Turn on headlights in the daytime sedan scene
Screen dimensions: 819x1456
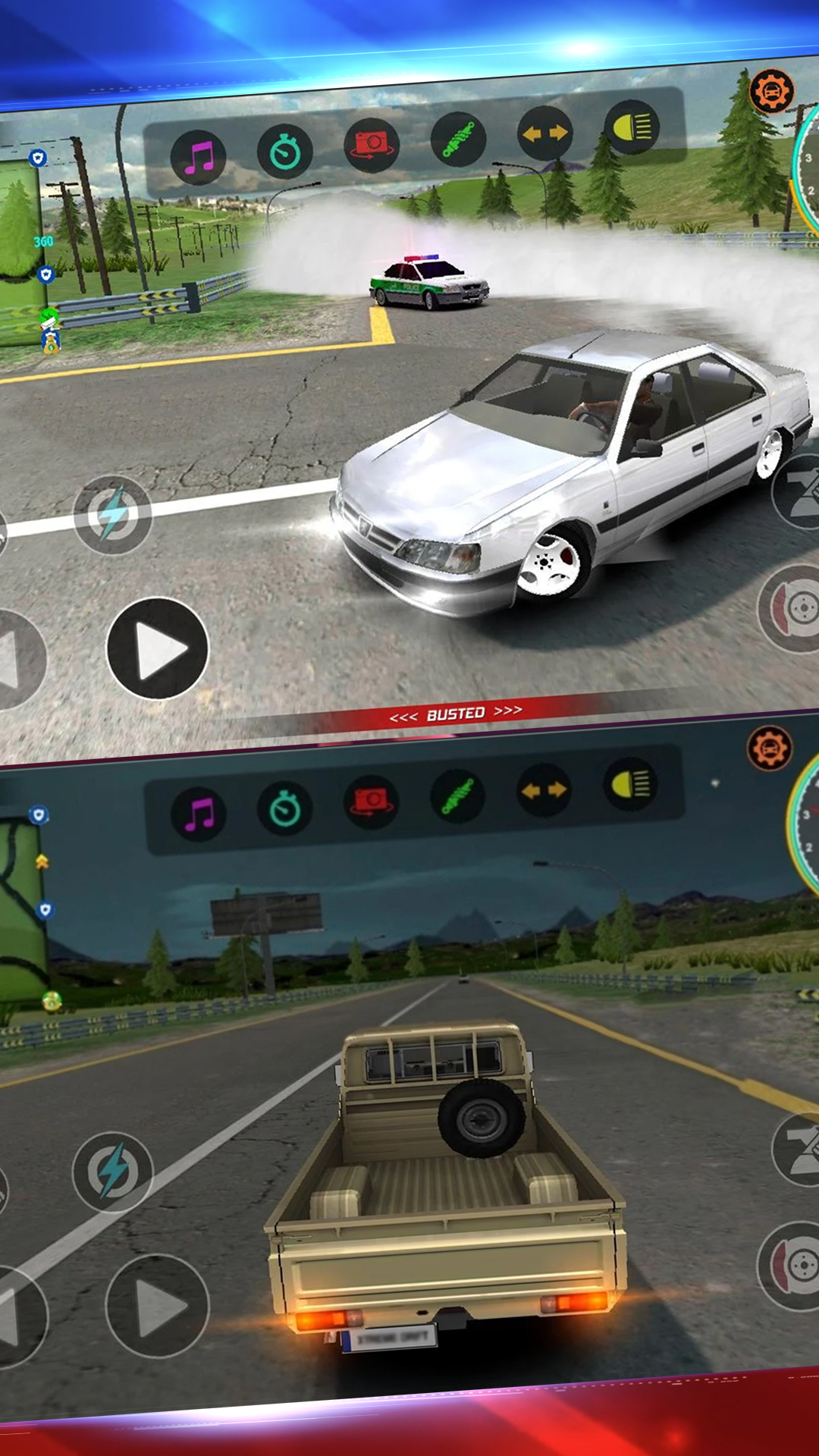click(631, 127)
